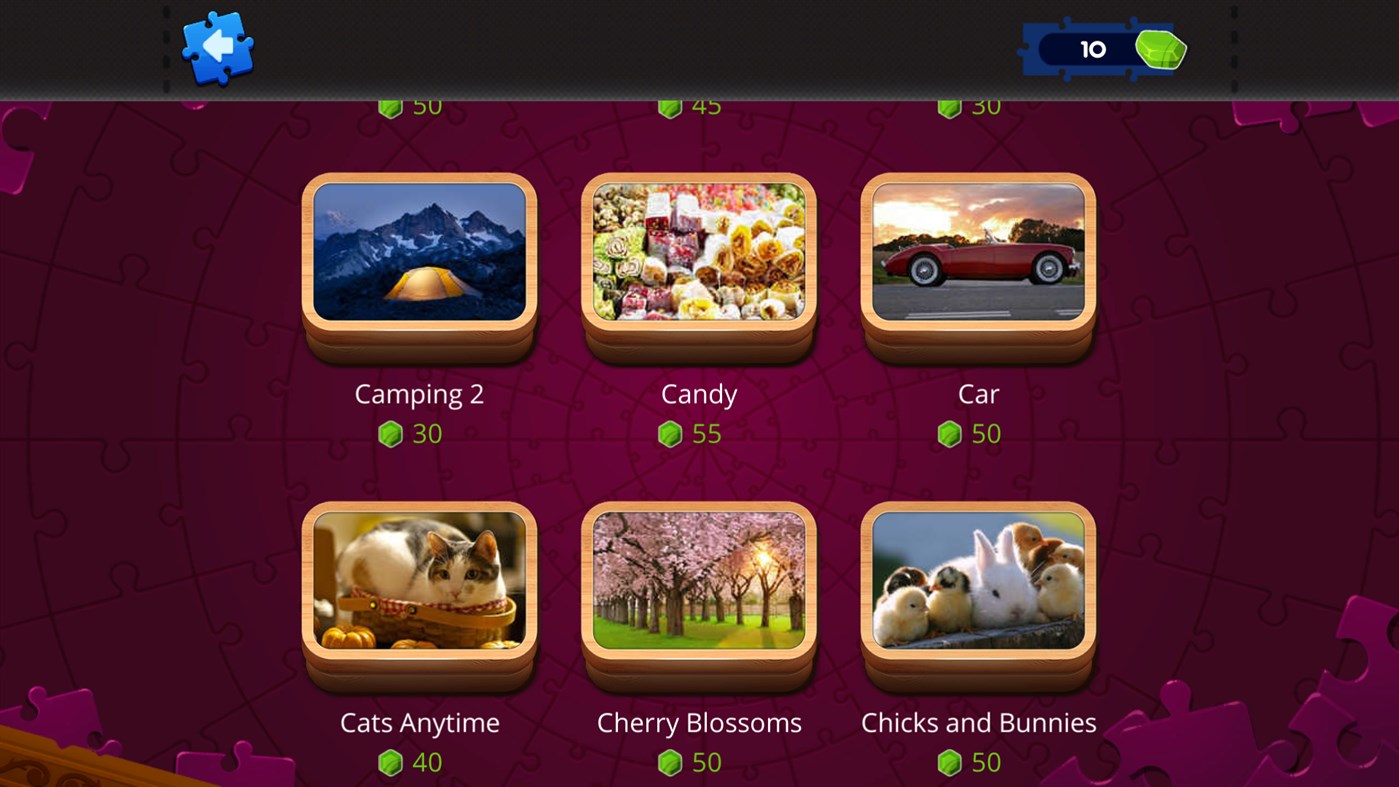Open the Camping 2 puzzle pack

coord(418,251)
